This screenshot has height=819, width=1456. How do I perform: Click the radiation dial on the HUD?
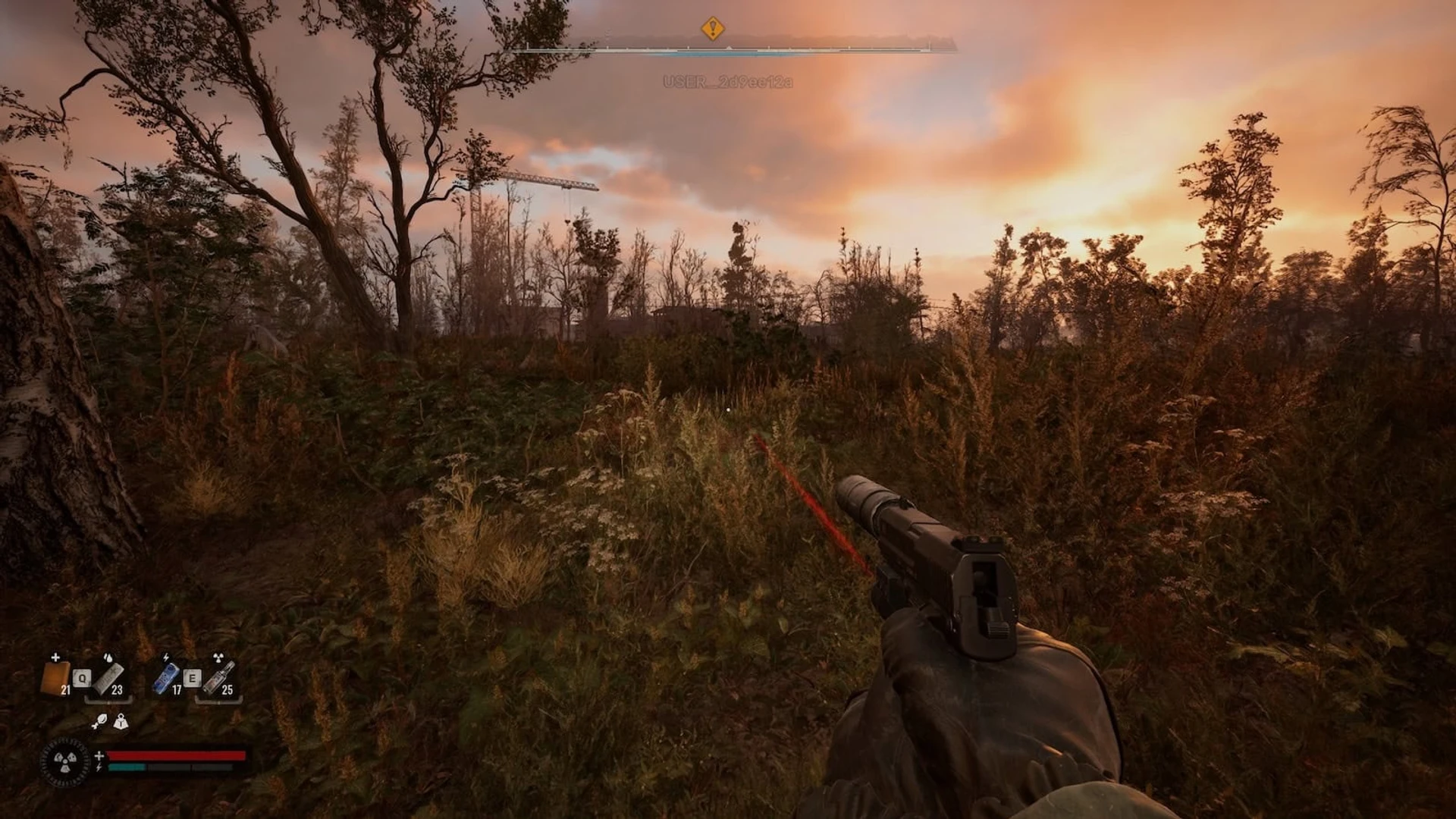tap(66, 762)
